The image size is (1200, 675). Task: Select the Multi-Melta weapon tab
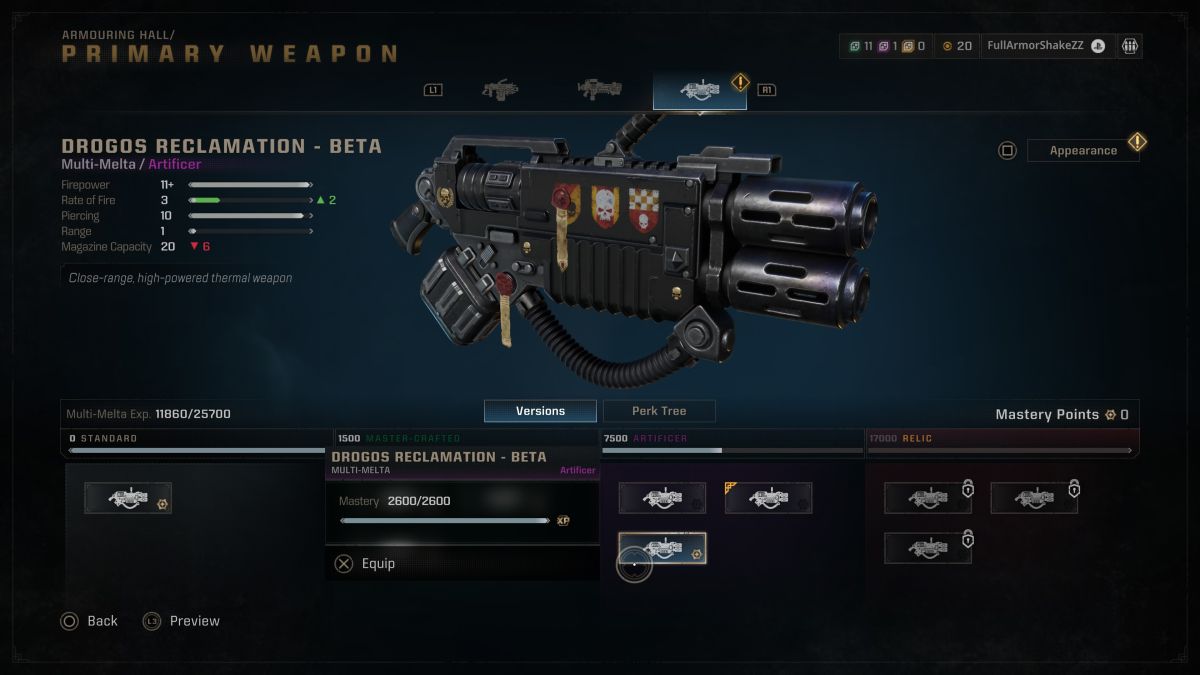click(x=699, y=90)
